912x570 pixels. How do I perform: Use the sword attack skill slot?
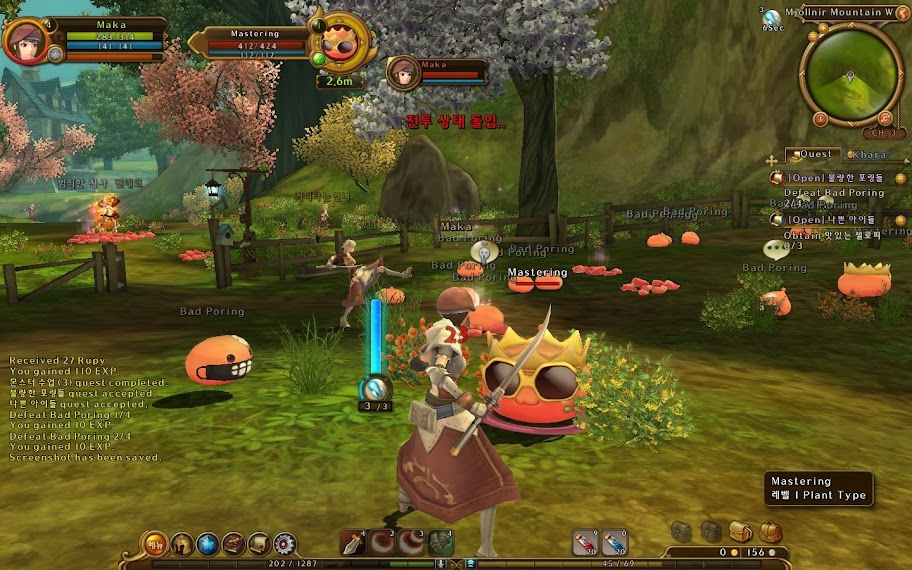click(355, 543)
